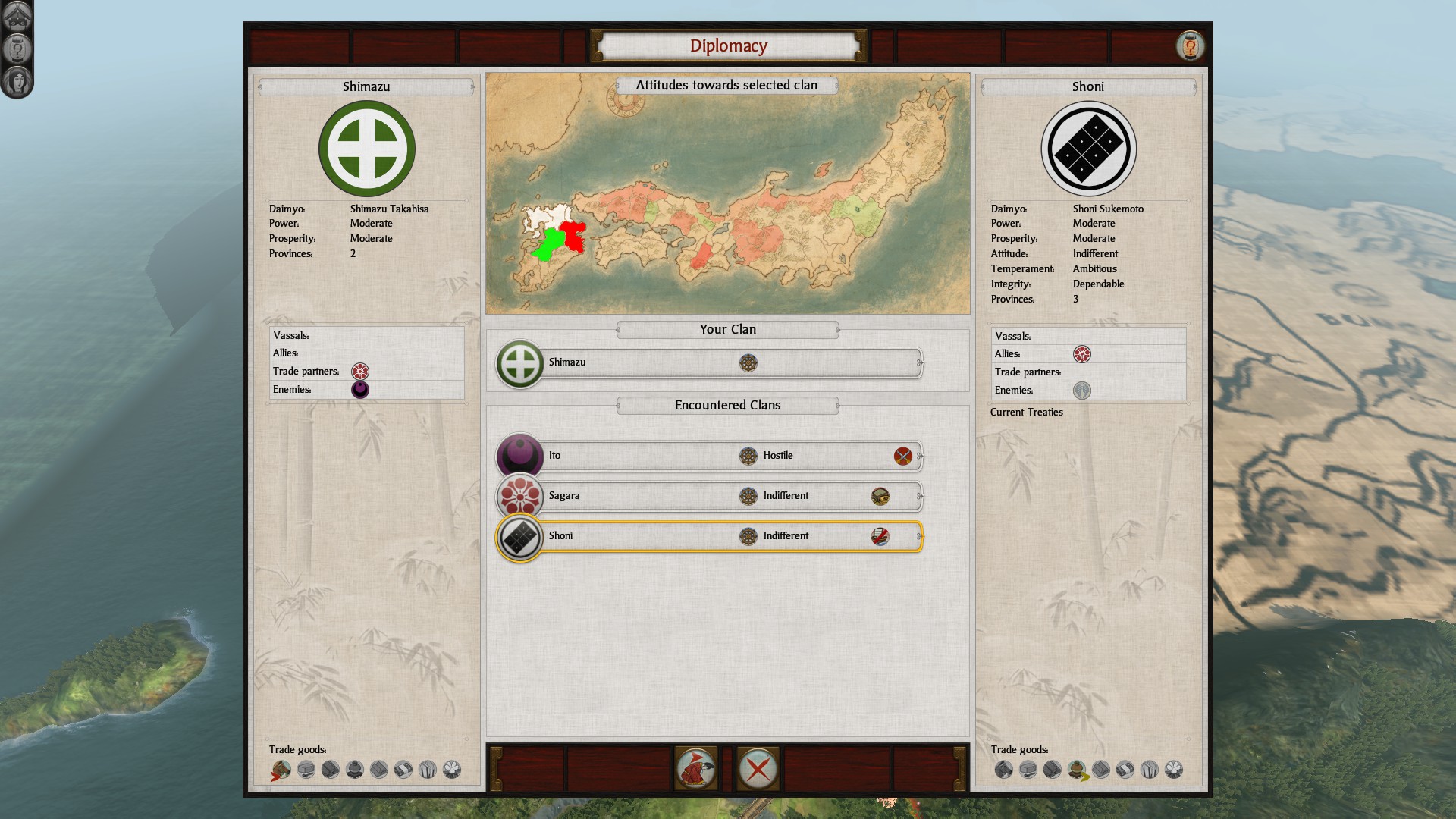The height and width of the screenshot is (819, 1456).
Task: Expand Current Treaties on the Shoni panel
Action: pyautogui.click(x=1025, y=412)
